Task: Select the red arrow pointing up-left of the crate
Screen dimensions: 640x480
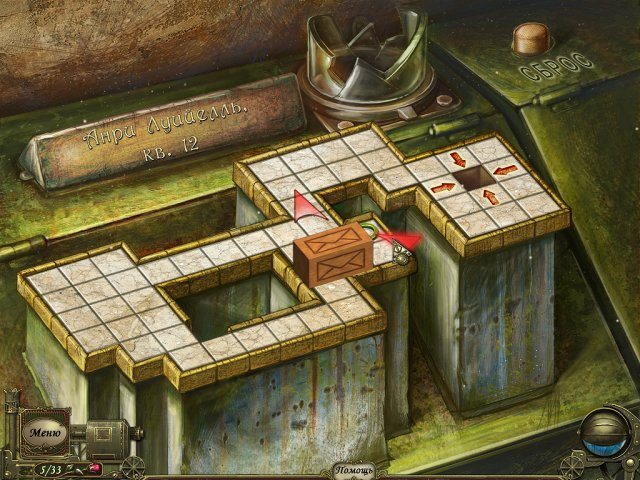Action: (x=305, y=206)
